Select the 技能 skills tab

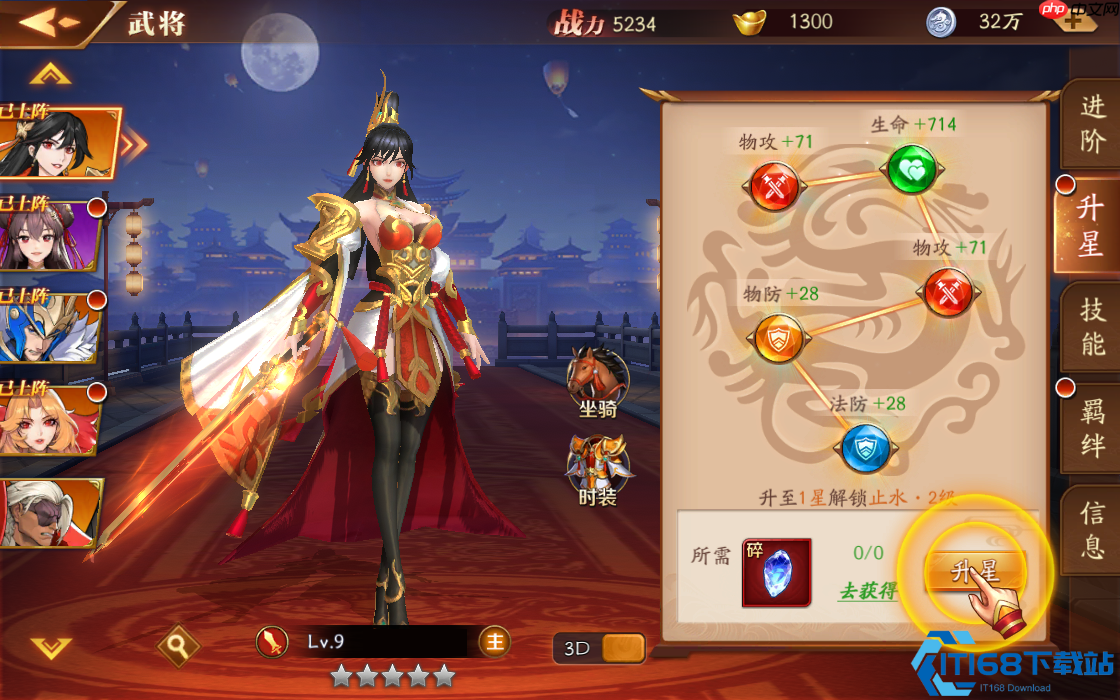tap(1092, 327)
